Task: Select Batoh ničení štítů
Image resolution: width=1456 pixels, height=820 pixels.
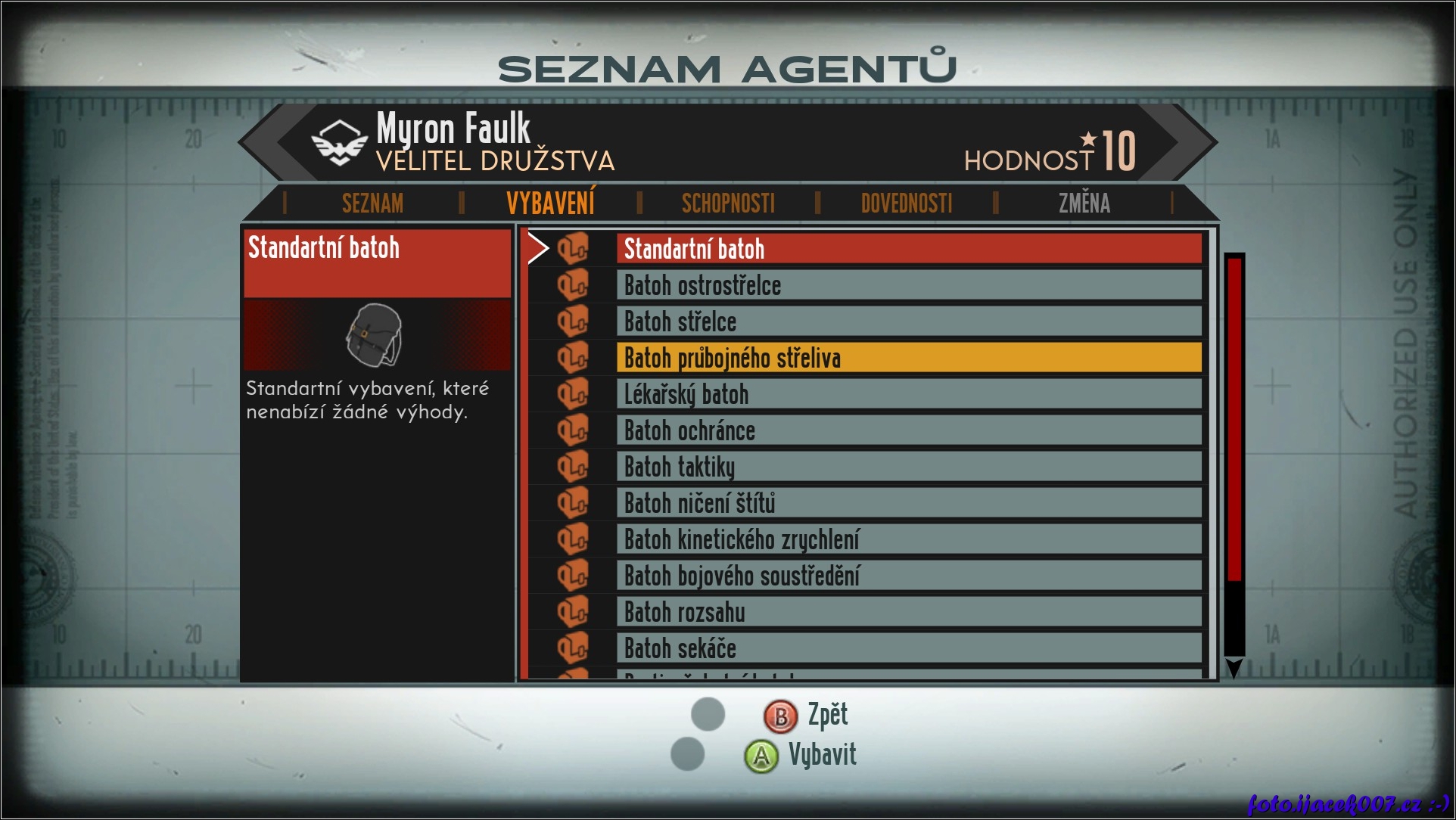Action: click(908, 503)
